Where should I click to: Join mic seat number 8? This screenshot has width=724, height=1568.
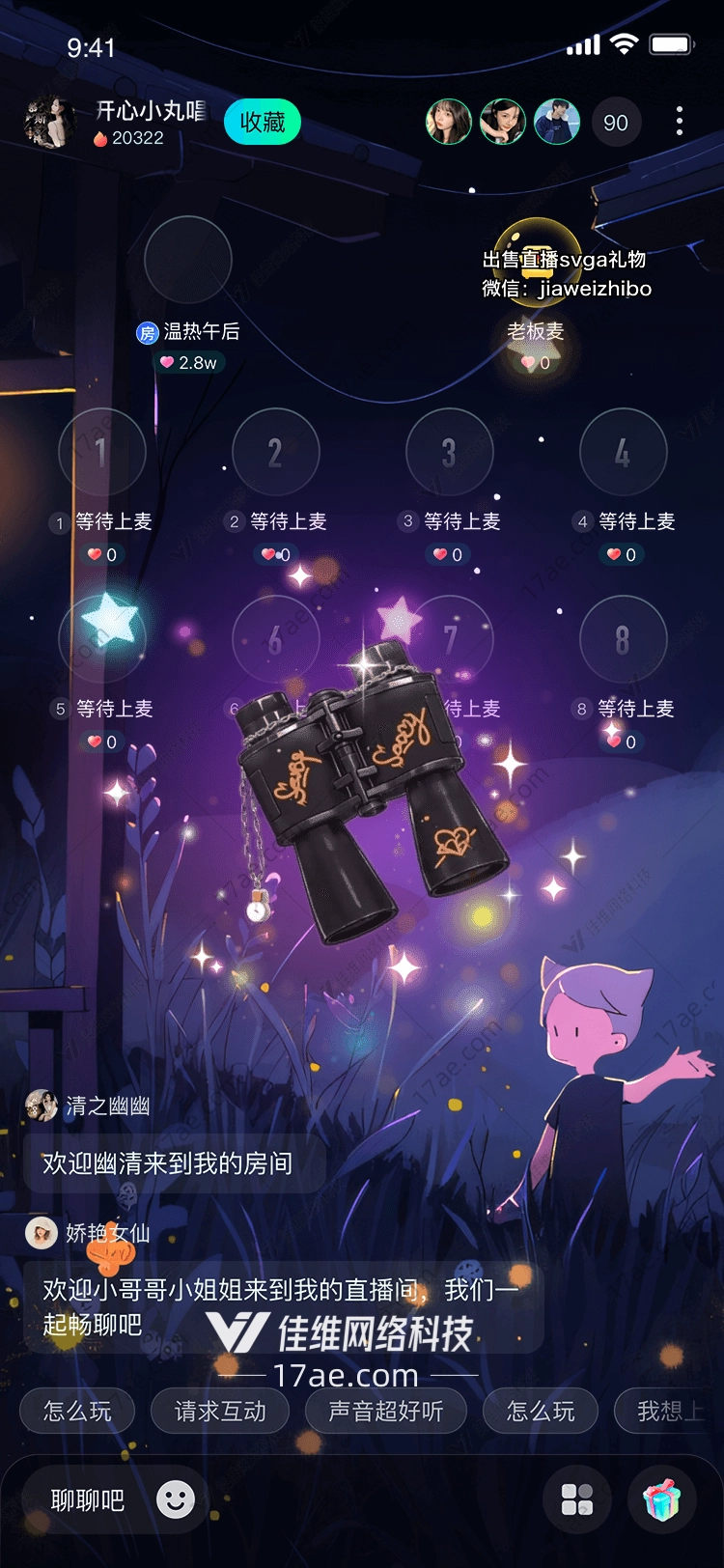coord(623,639)
